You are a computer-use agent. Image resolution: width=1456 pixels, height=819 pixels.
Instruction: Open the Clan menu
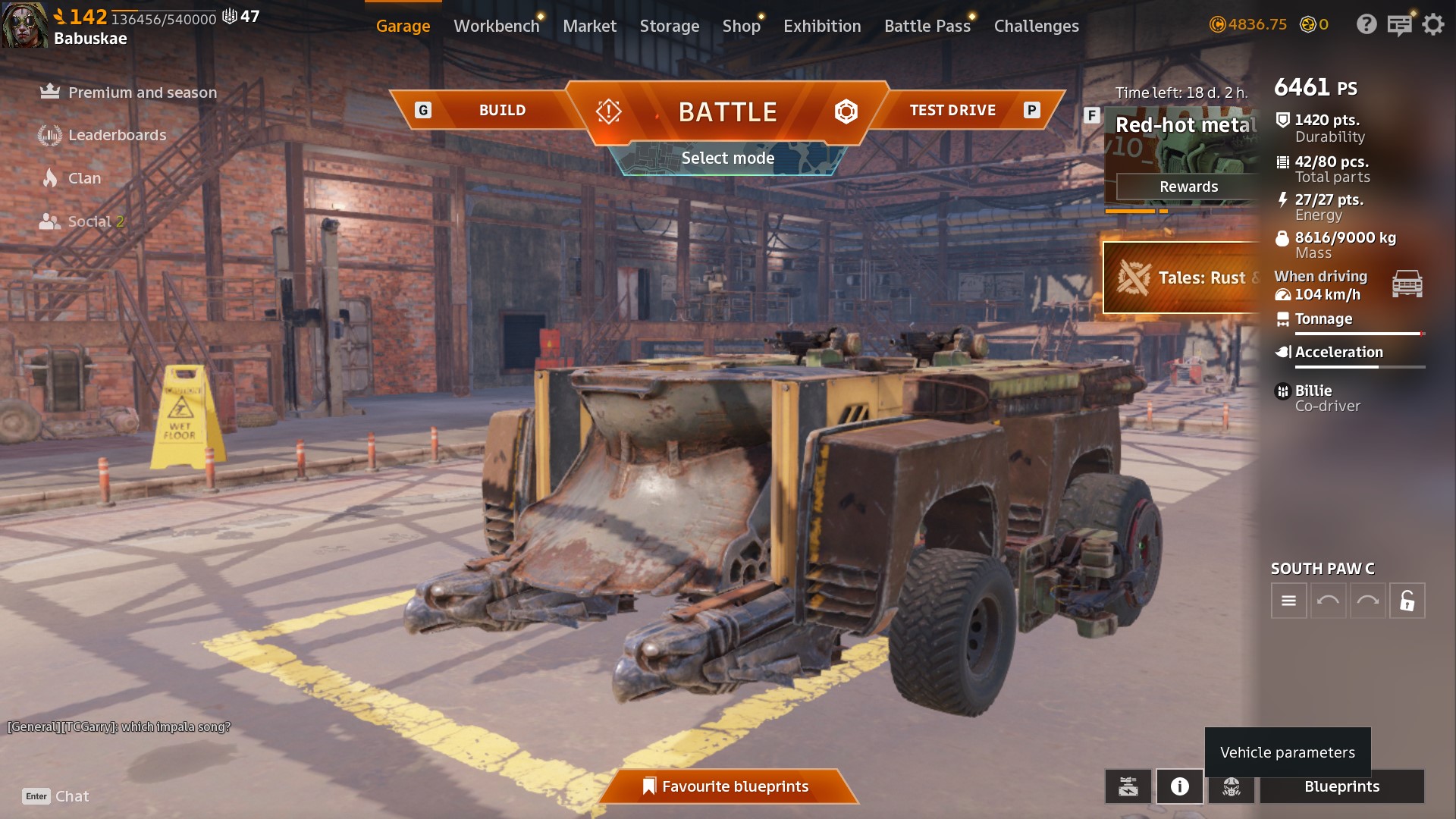click(84, 178)
